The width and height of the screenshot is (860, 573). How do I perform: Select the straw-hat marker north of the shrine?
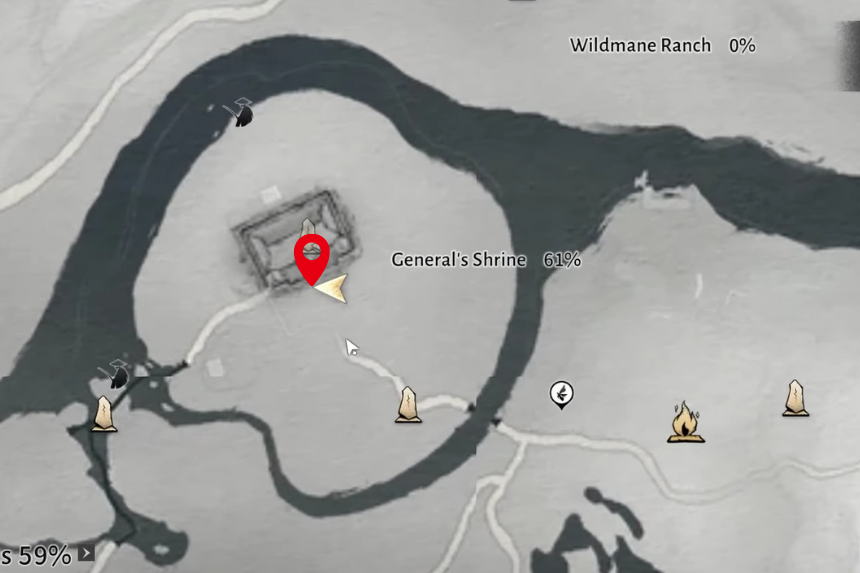(x=241, y=113)
